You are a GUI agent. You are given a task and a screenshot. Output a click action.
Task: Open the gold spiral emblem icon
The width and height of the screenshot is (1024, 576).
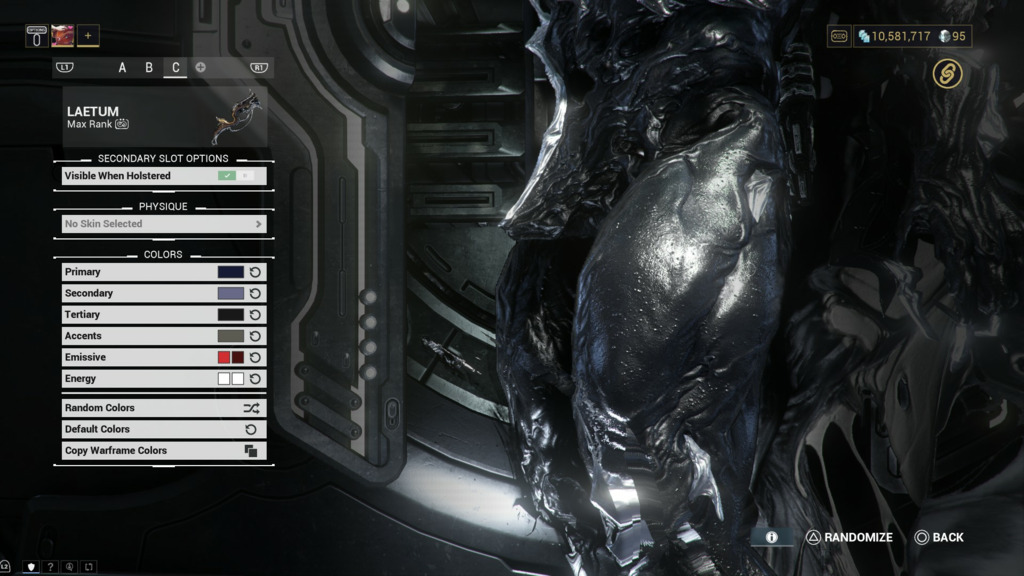pyautogui.click(x=947, y=73)
